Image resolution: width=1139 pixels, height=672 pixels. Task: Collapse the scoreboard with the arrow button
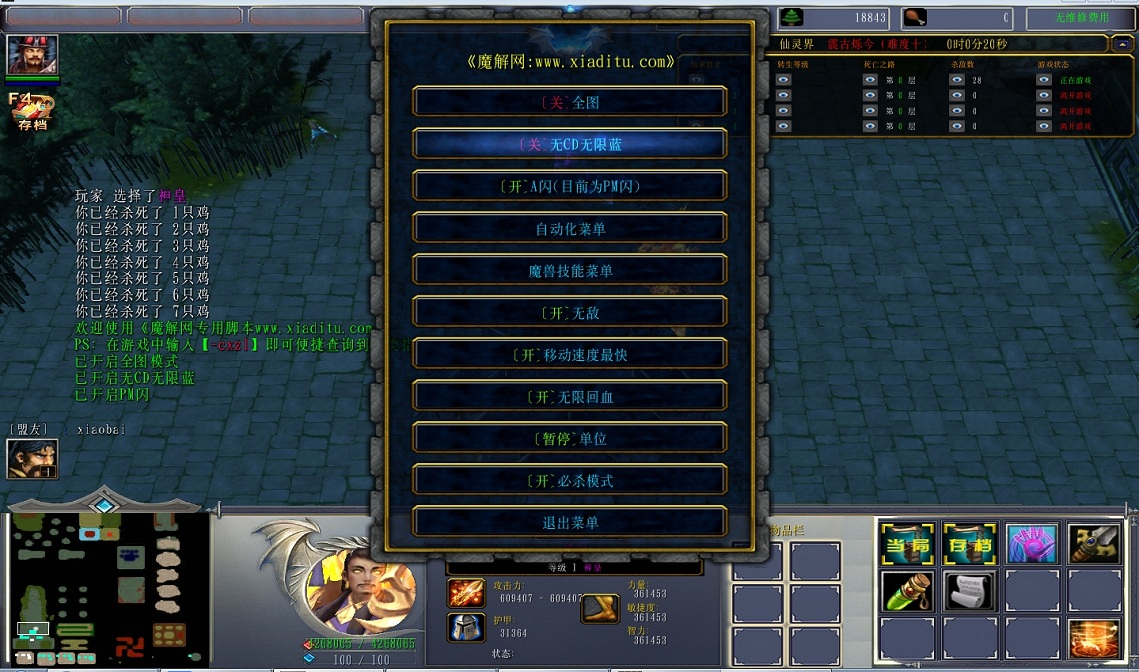tap(1123, 44)
